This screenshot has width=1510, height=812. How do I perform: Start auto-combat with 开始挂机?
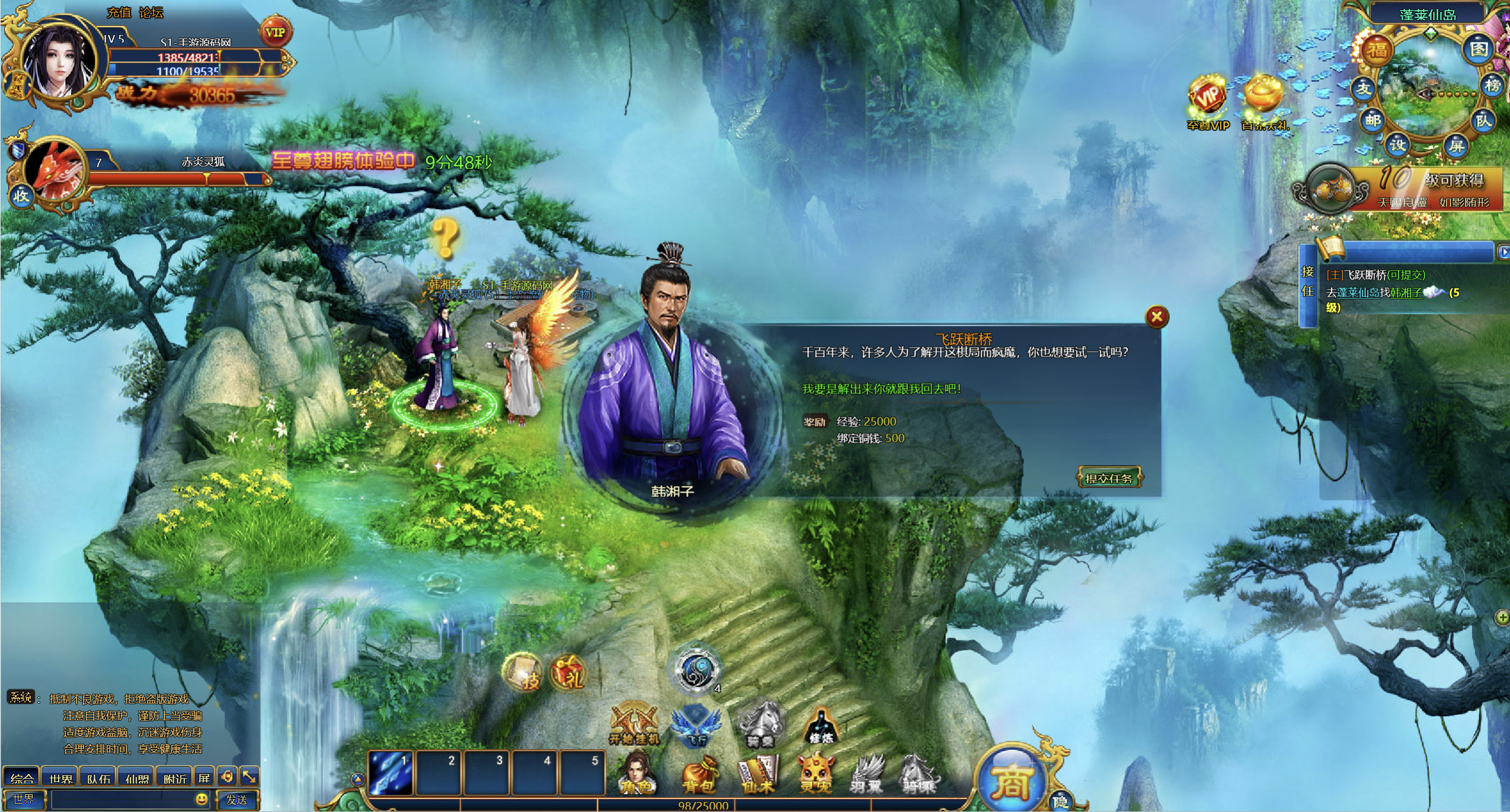(x=634, y=724)
